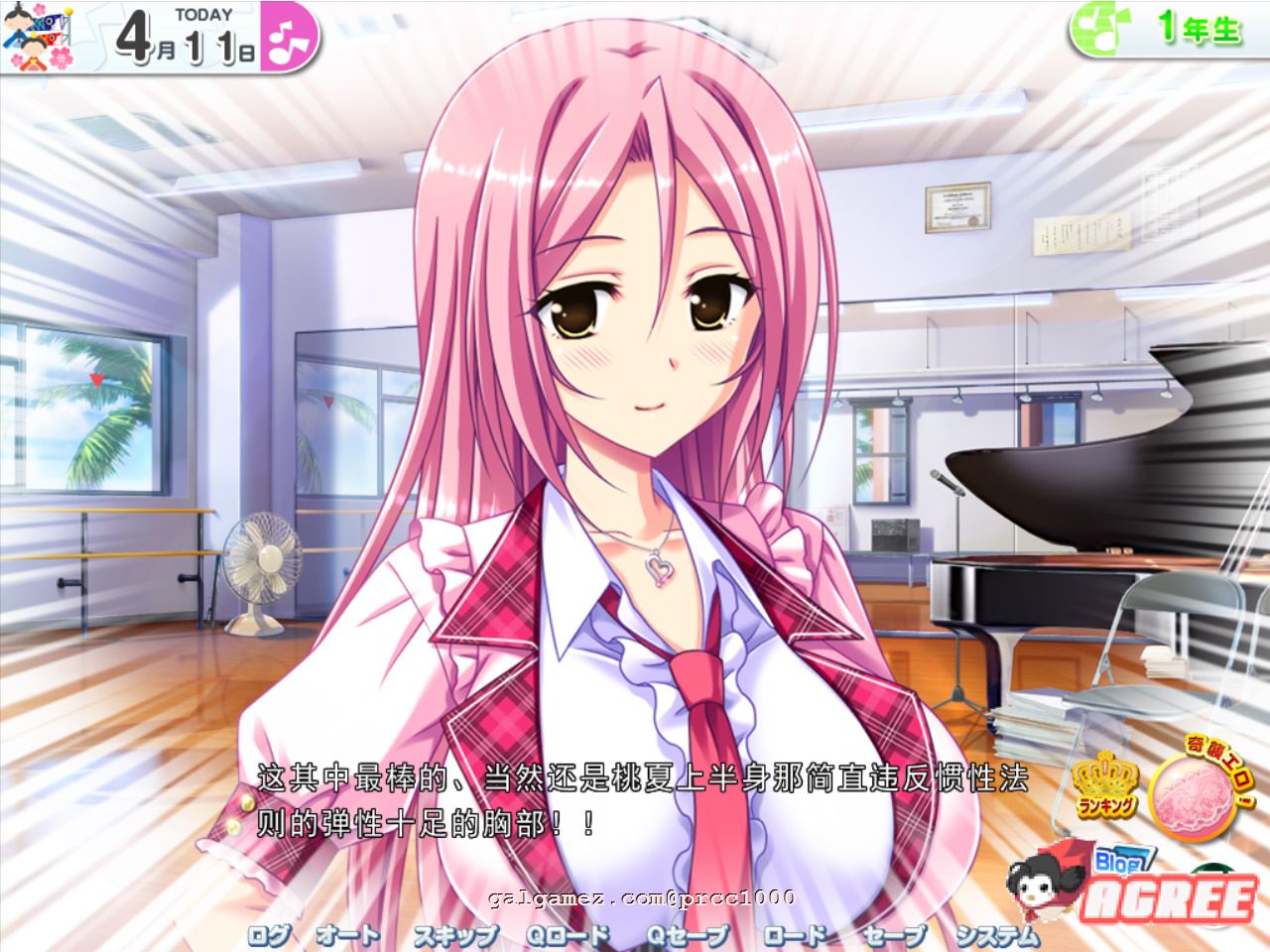Choose Qセーブ quick save
Viewport: 1270px width, 952px height.
pos(688,935)
